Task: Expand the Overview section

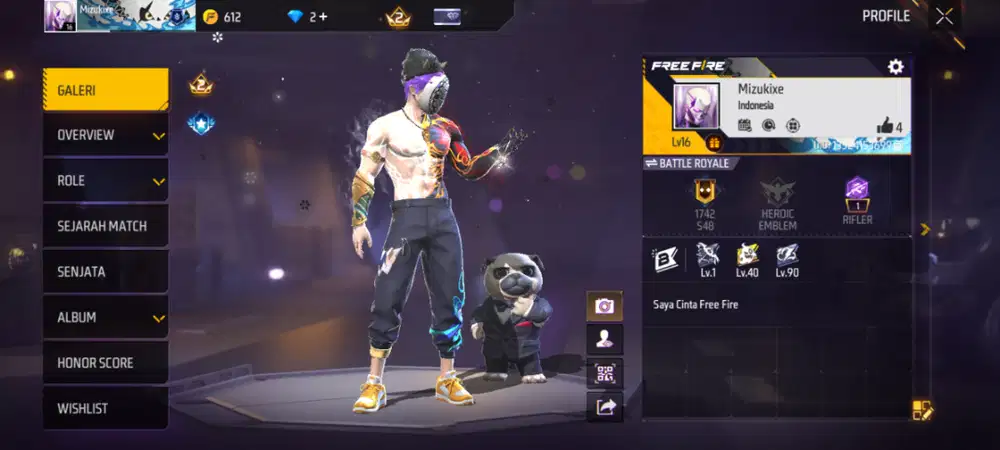Action: click(x=105, y=135)
